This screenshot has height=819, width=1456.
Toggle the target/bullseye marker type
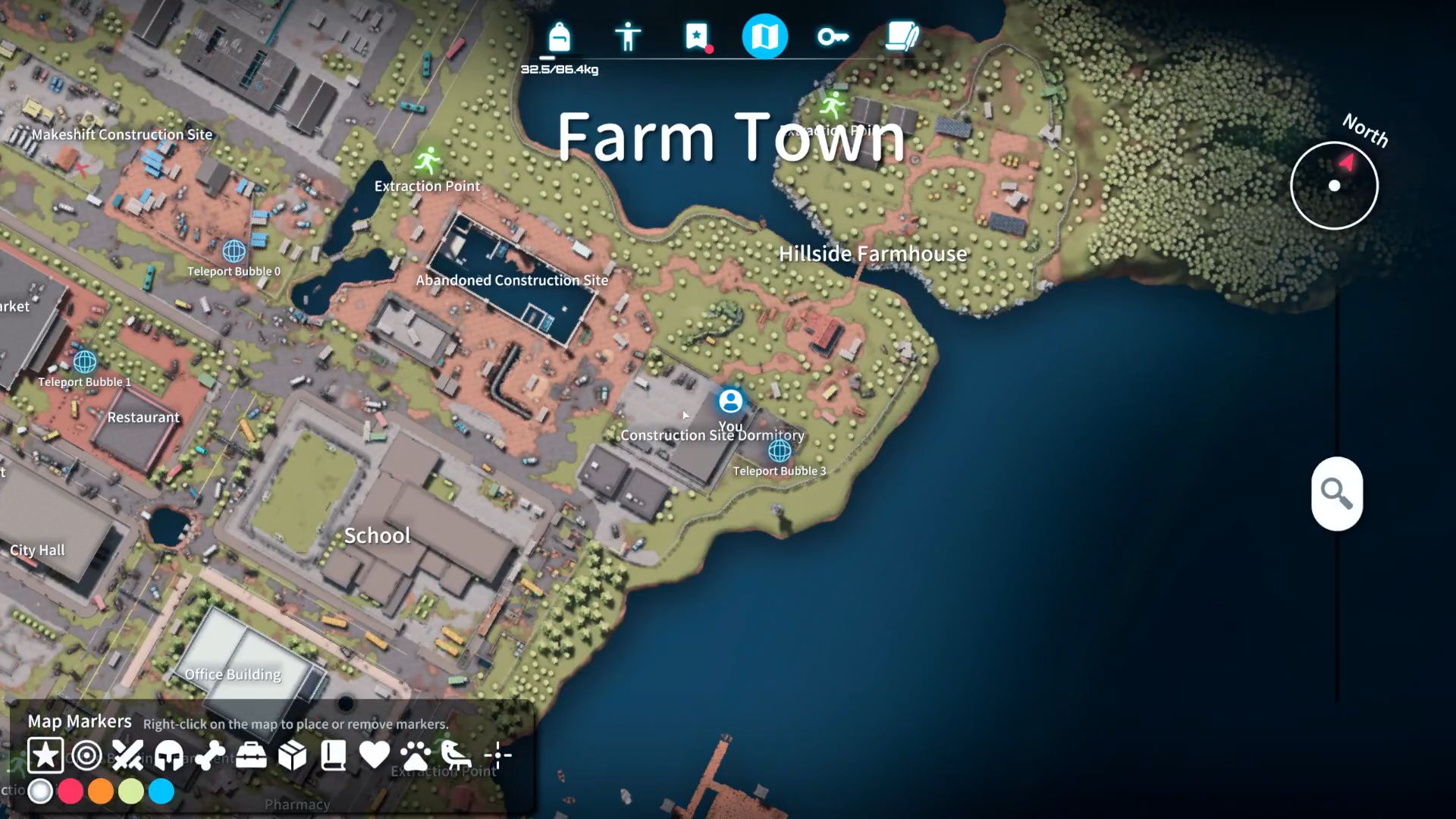tap(86, 755)
